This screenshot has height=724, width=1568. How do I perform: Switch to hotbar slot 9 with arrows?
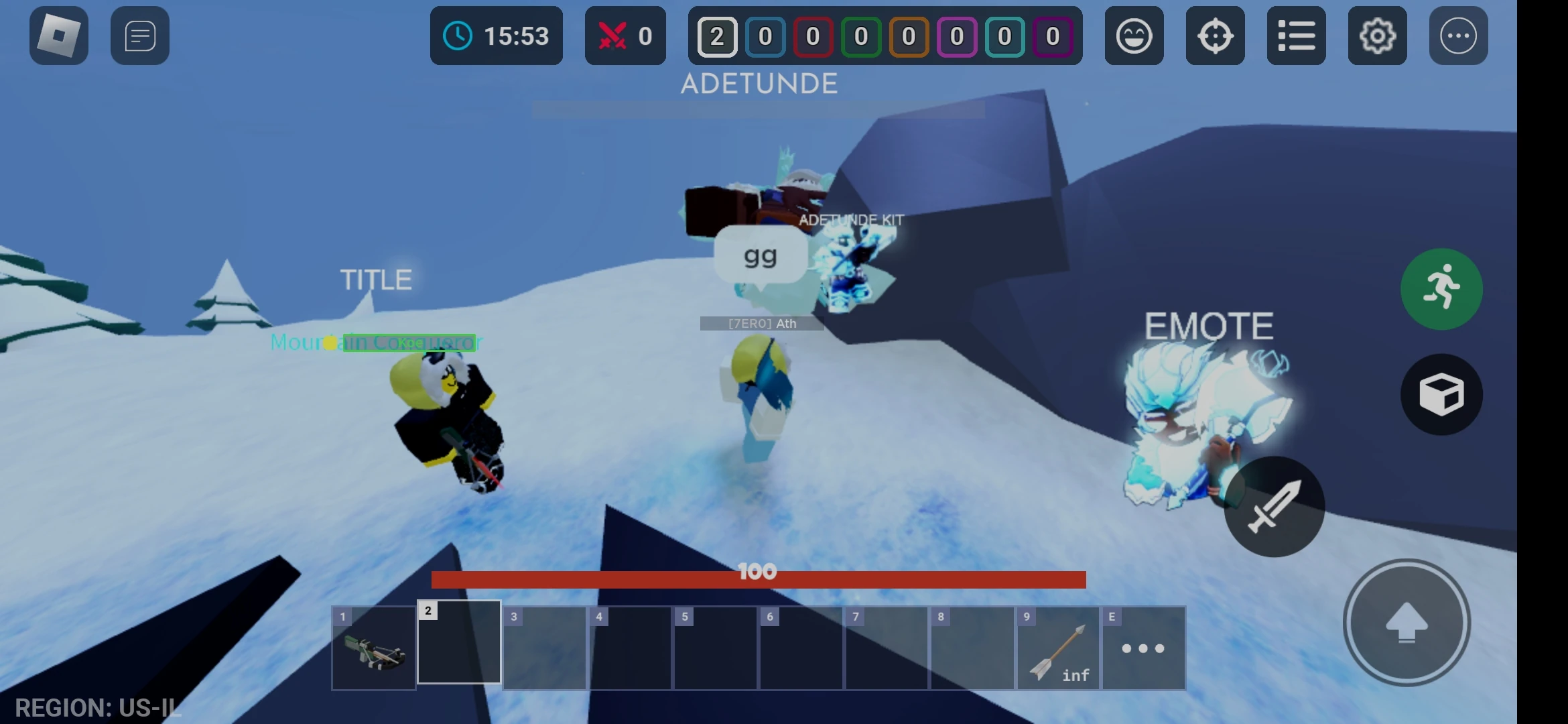(x=1057, y=647)
